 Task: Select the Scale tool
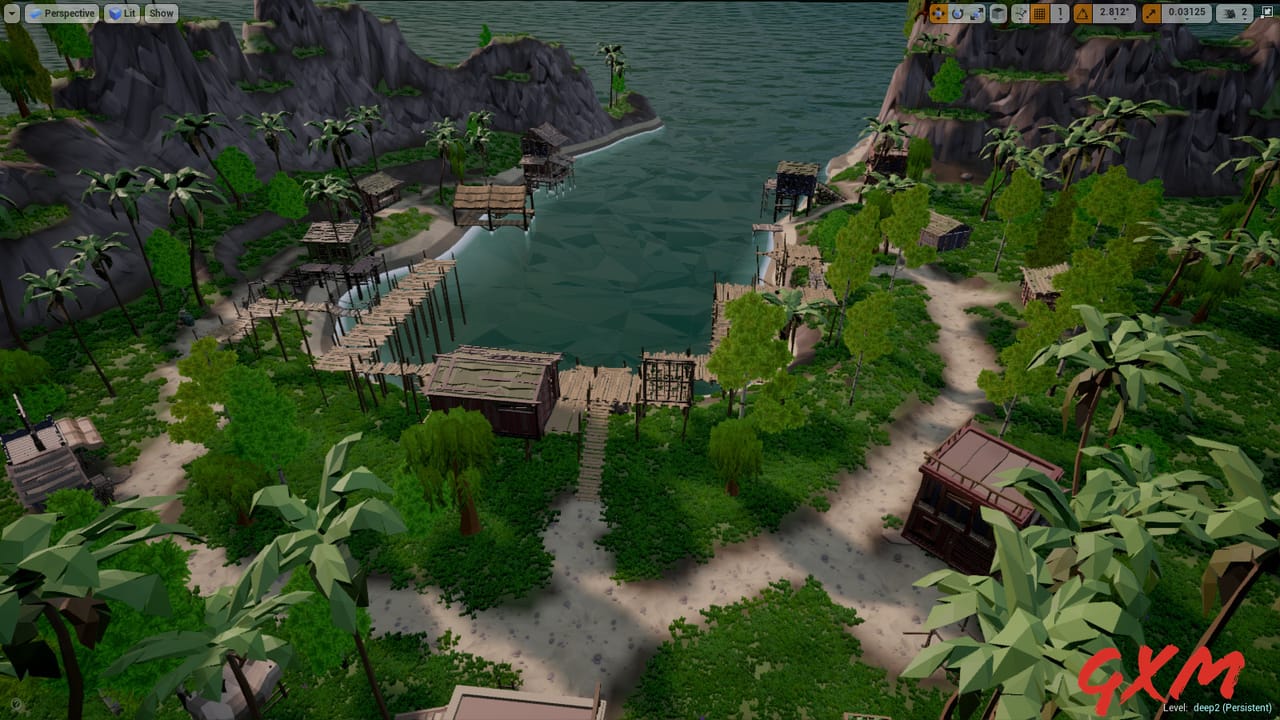976,13
